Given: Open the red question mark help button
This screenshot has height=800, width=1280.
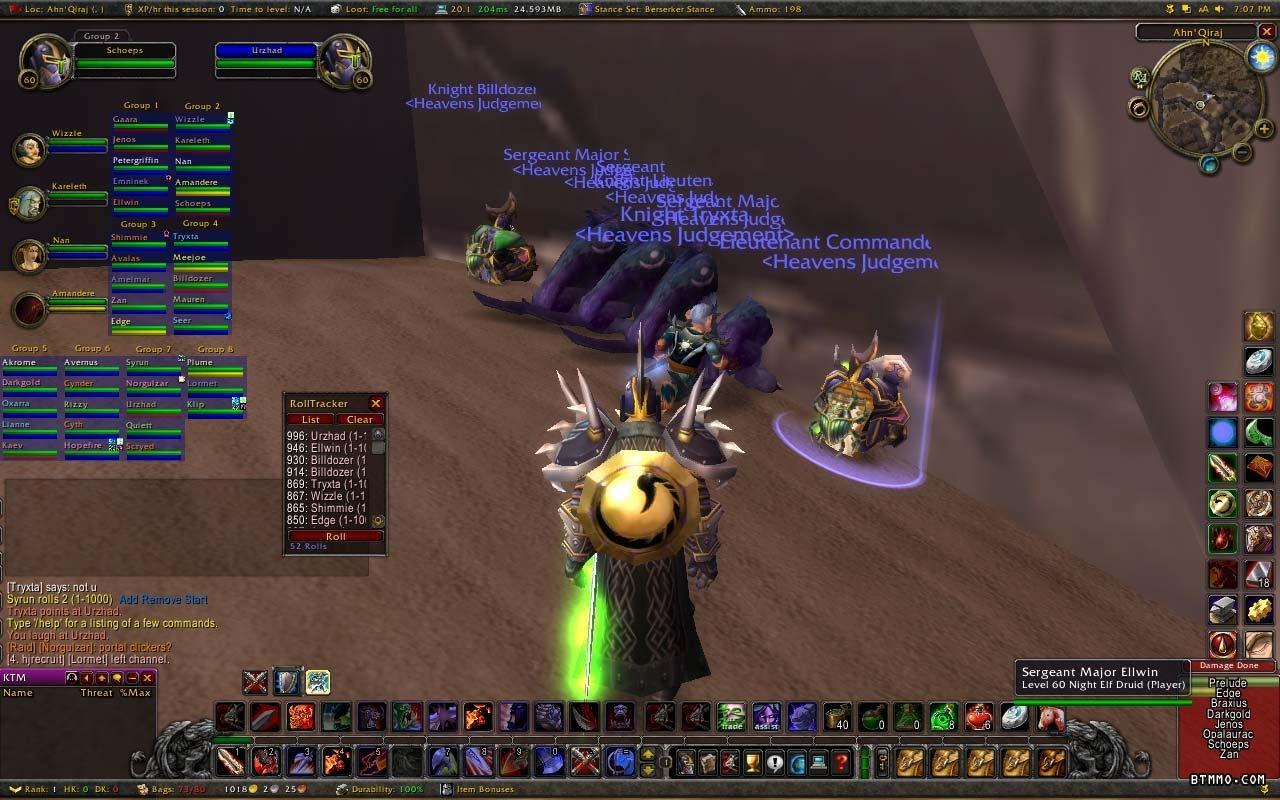Looking at the screenshot, I should (x=842, y=763).
